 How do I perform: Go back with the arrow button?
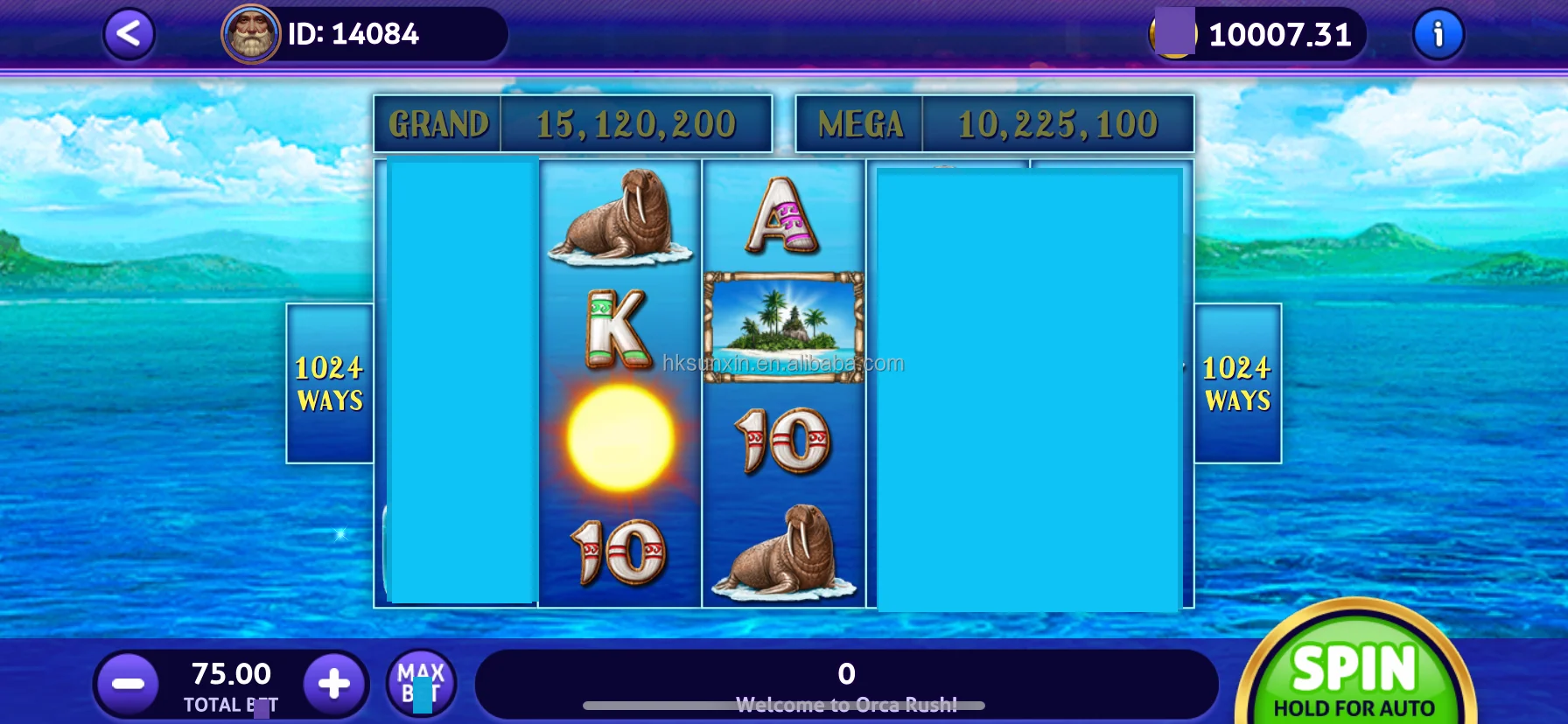[129, 35]
